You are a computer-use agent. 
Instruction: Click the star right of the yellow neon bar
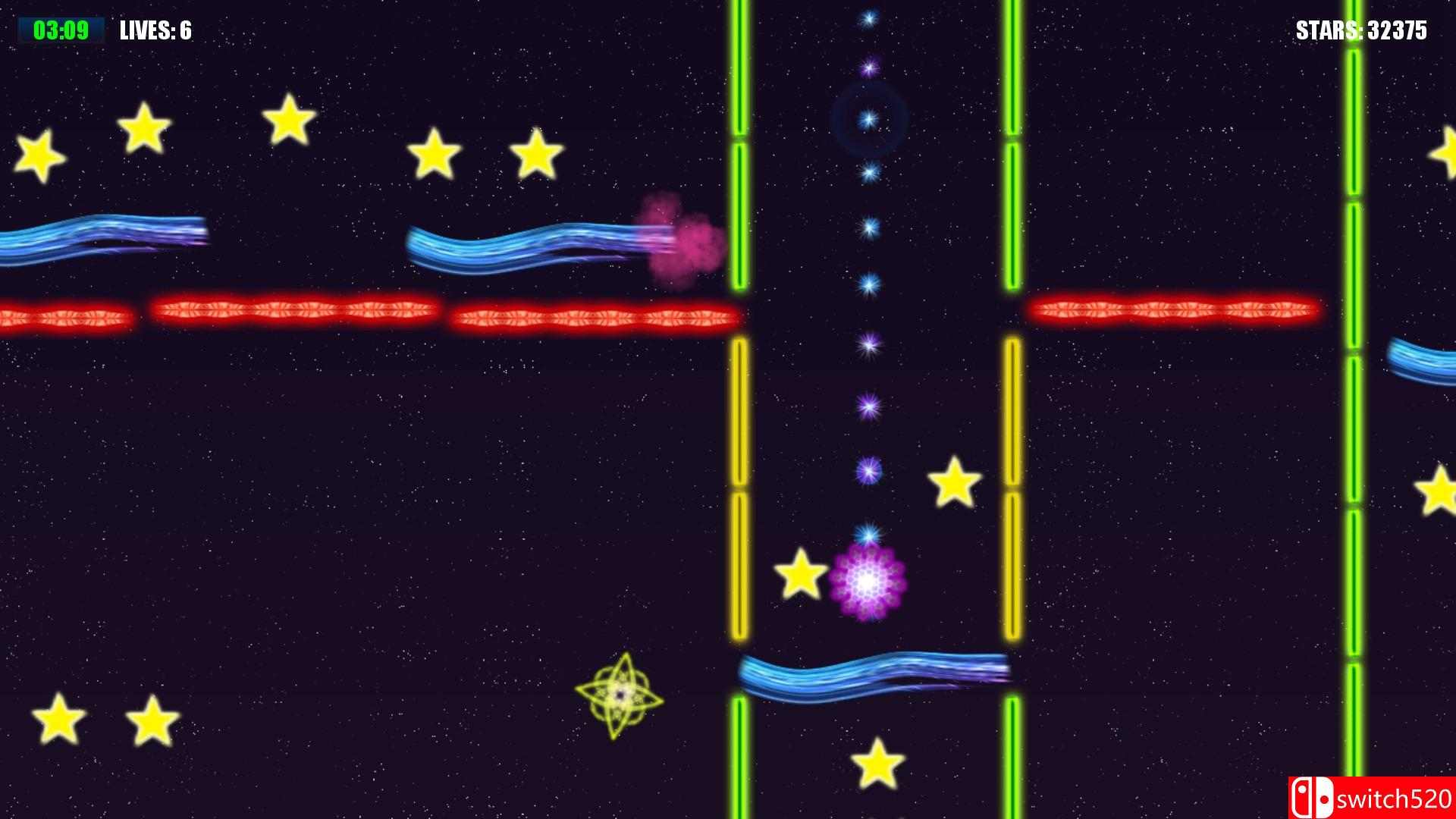point(952,483)
